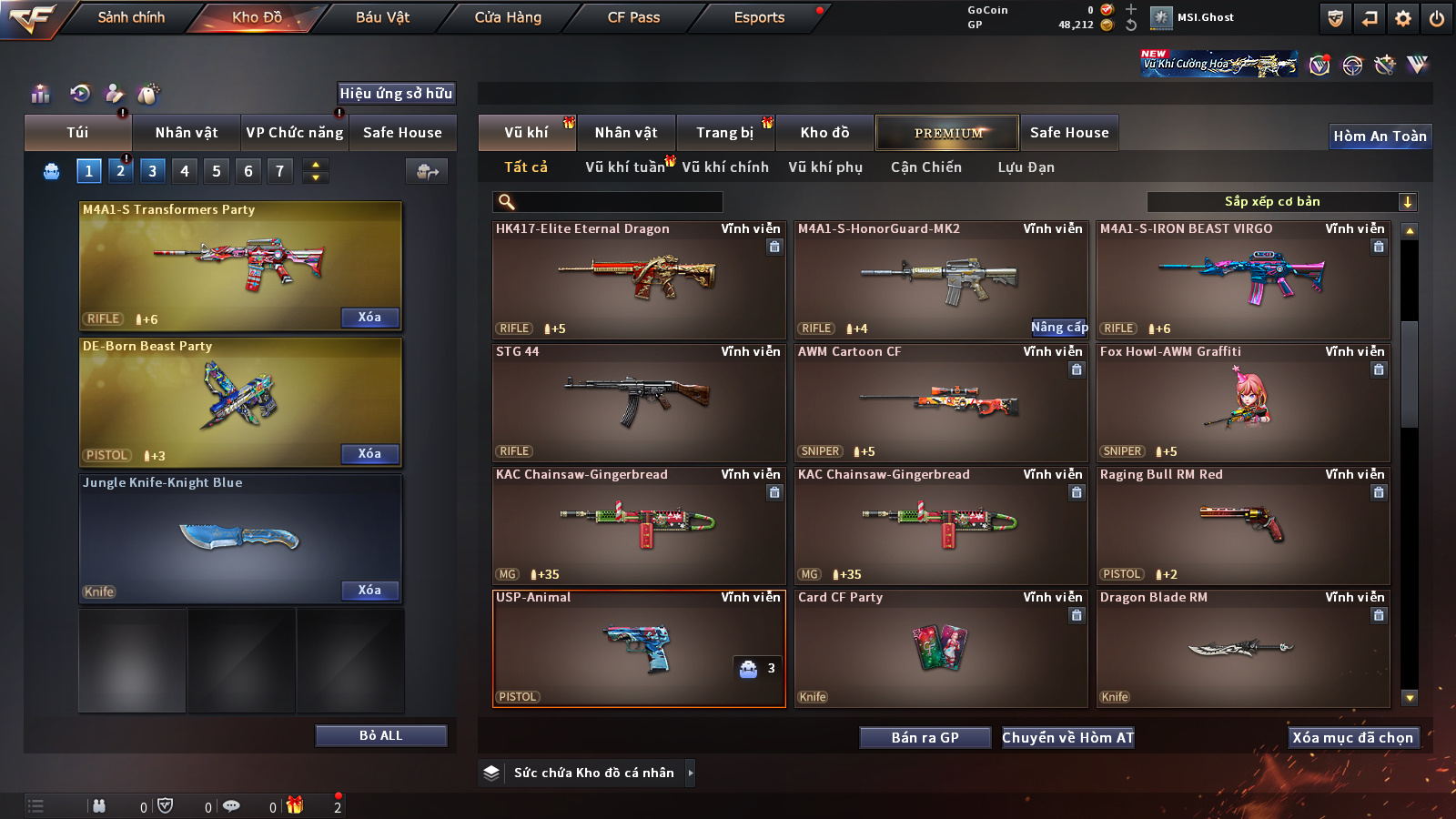The image size is (1456, 819).
Task: Click the power exit button
Action: click(x=1437, y=18)
